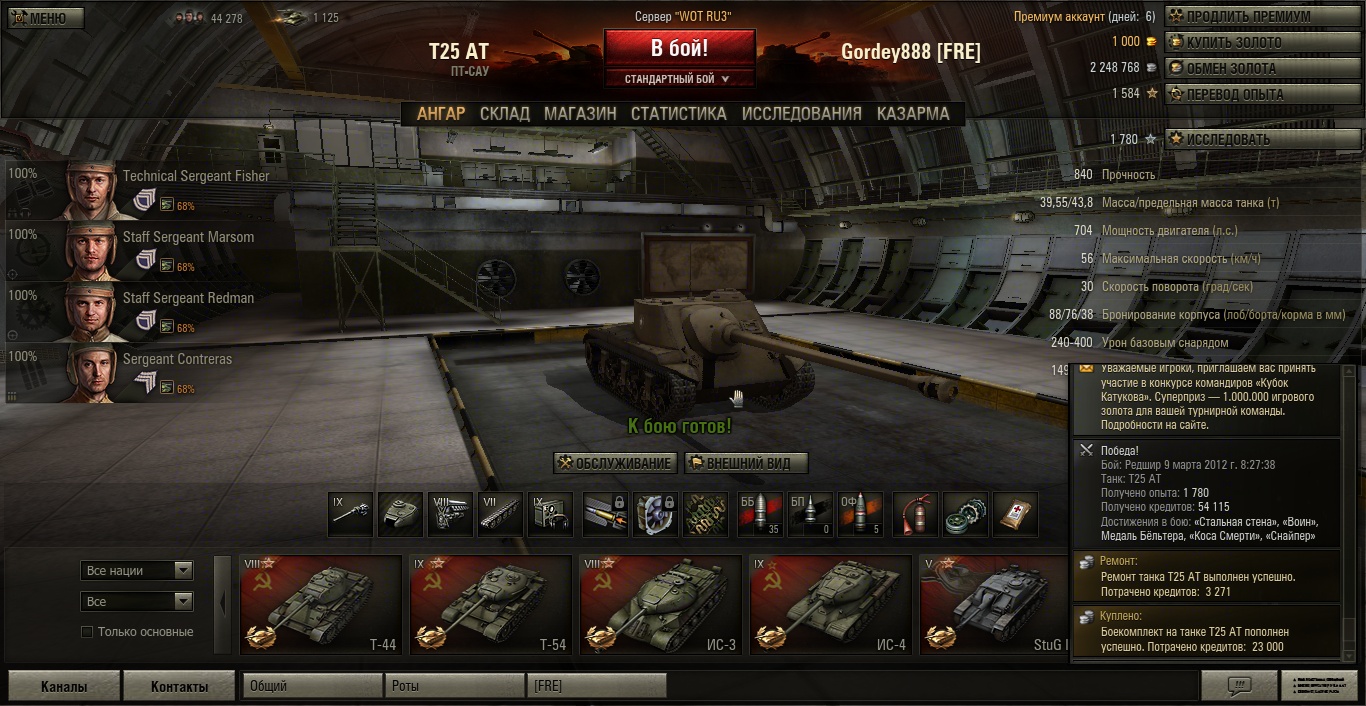The image size is (1366, 706).
Task: Open the Все нации nation filter dropdown
Action: [x=137, y=571]
